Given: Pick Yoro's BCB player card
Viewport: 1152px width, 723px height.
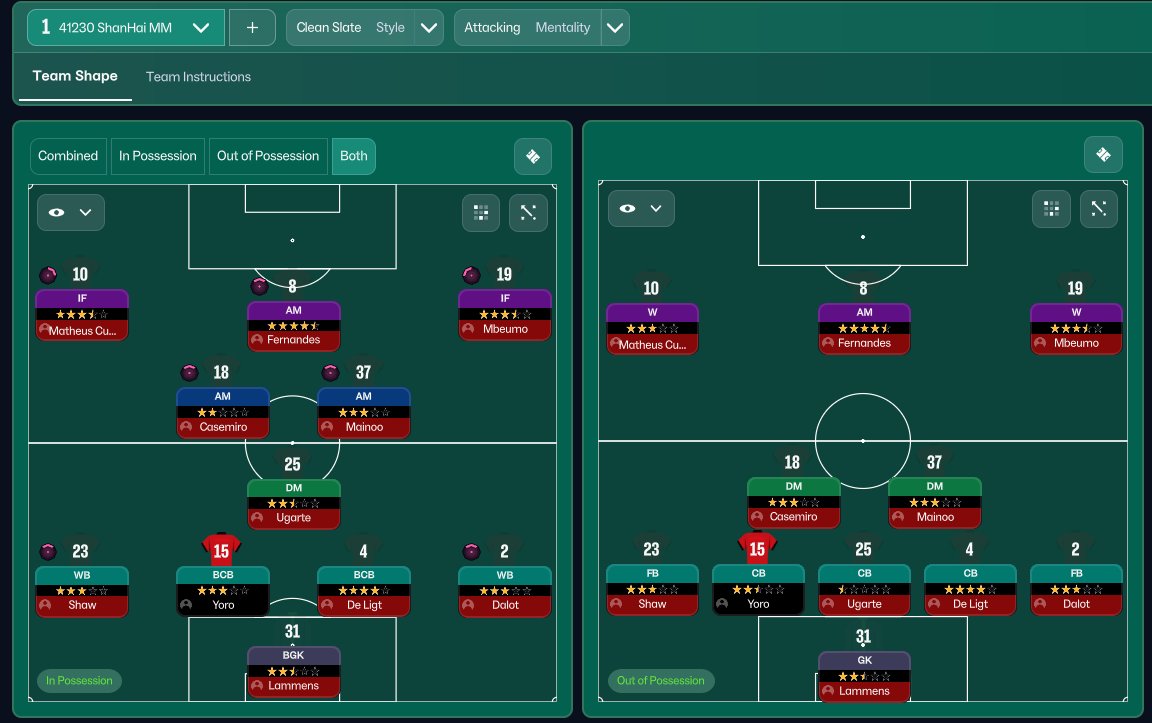Looking at the screenshot, I should (223, 591).
